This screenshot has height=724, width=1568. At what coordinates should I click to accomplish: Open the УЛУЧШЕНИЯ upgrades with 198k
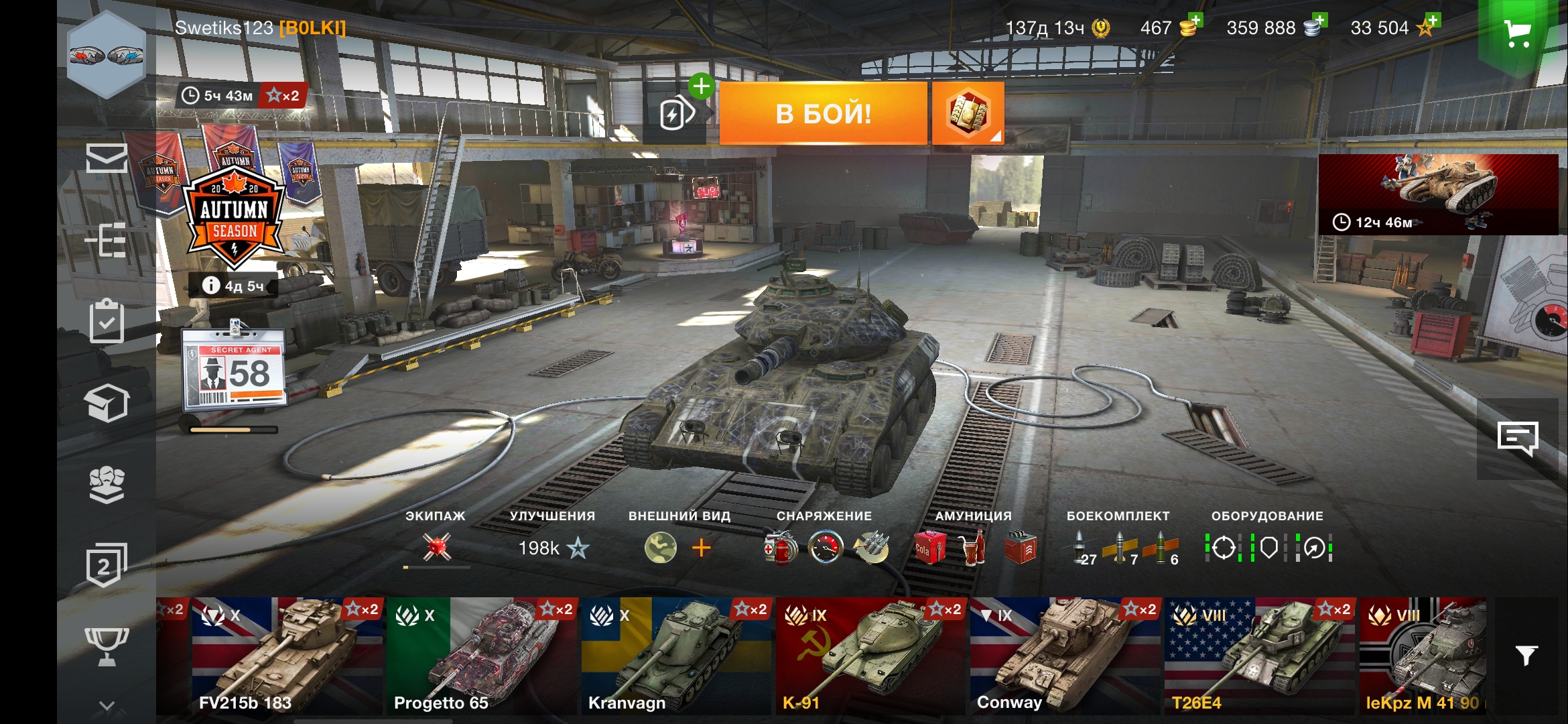pos(553,548)
